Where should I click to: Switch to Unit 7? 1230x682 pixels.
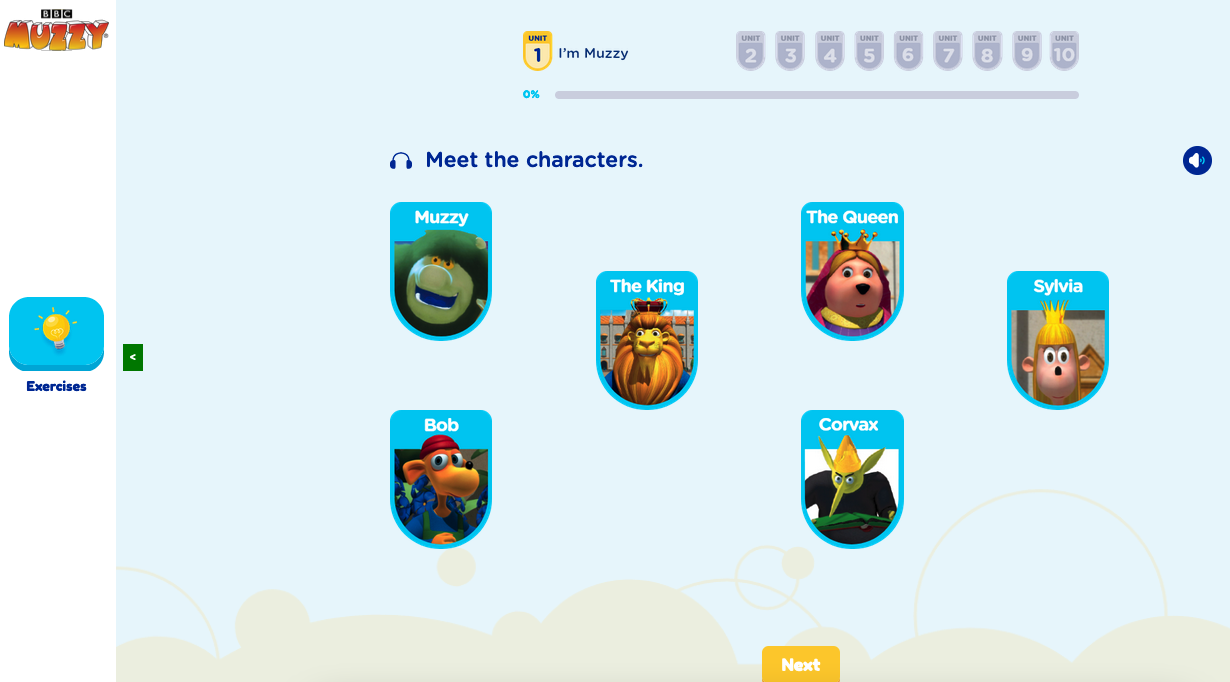[948, 51]
